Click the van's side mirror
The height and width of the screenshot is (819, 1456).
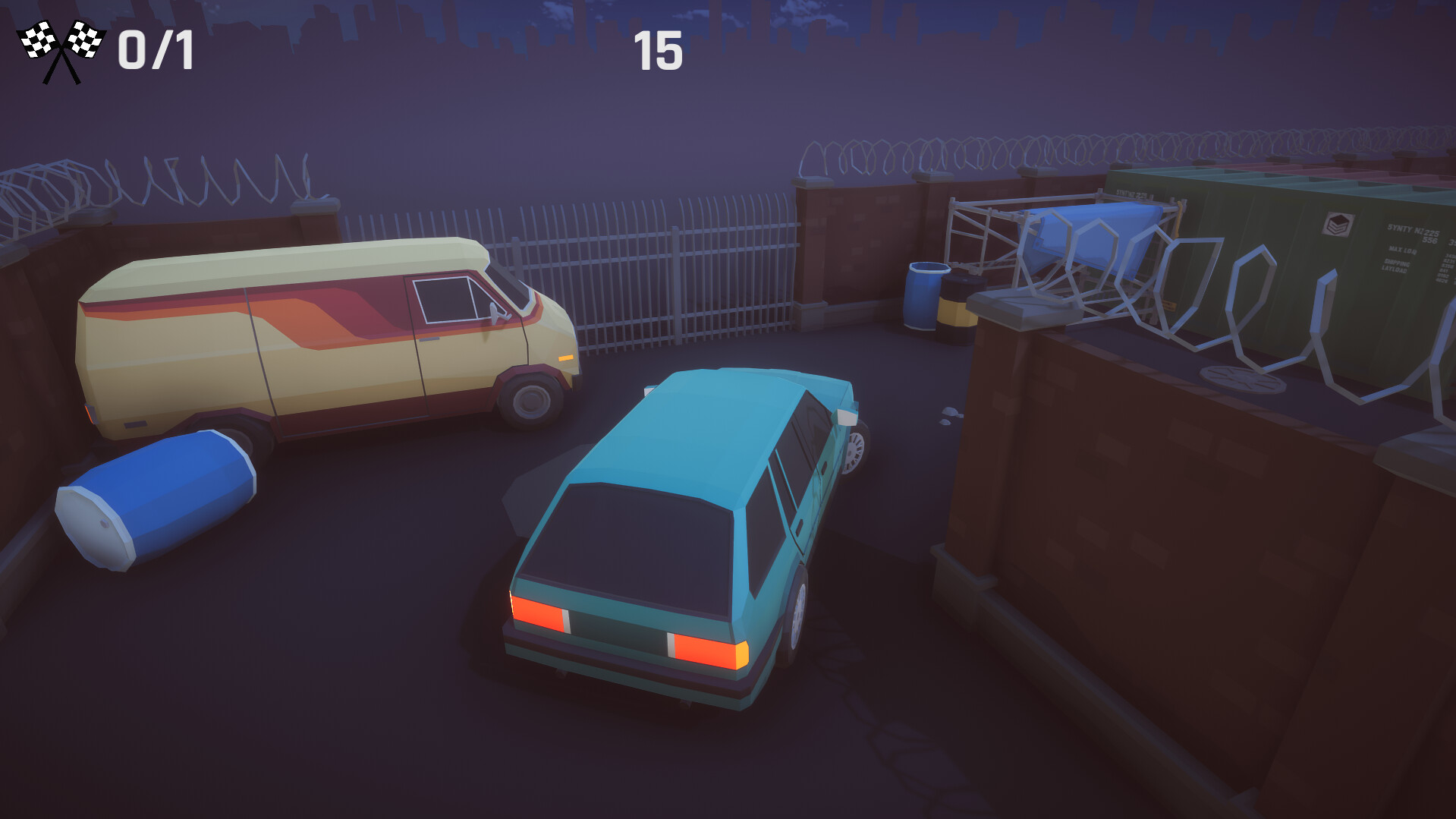[x=495, y=313]
